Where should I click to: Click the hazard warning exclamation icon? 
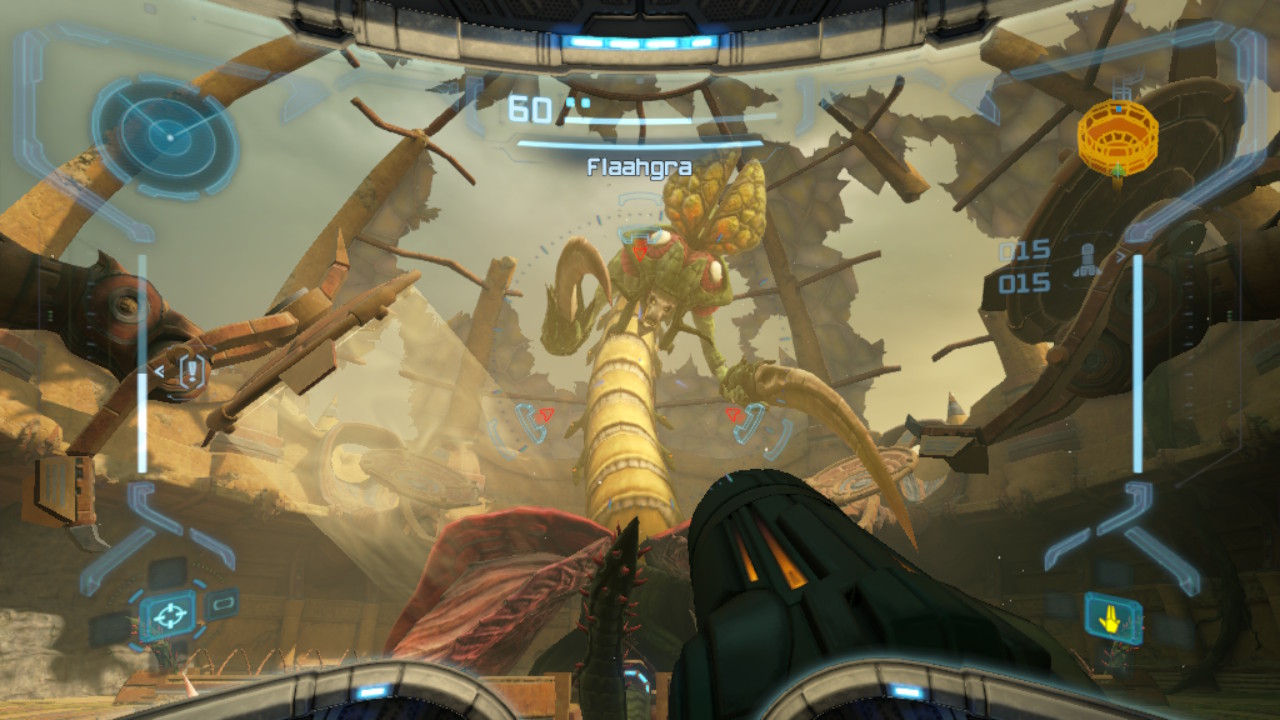[x=191, y=372]
